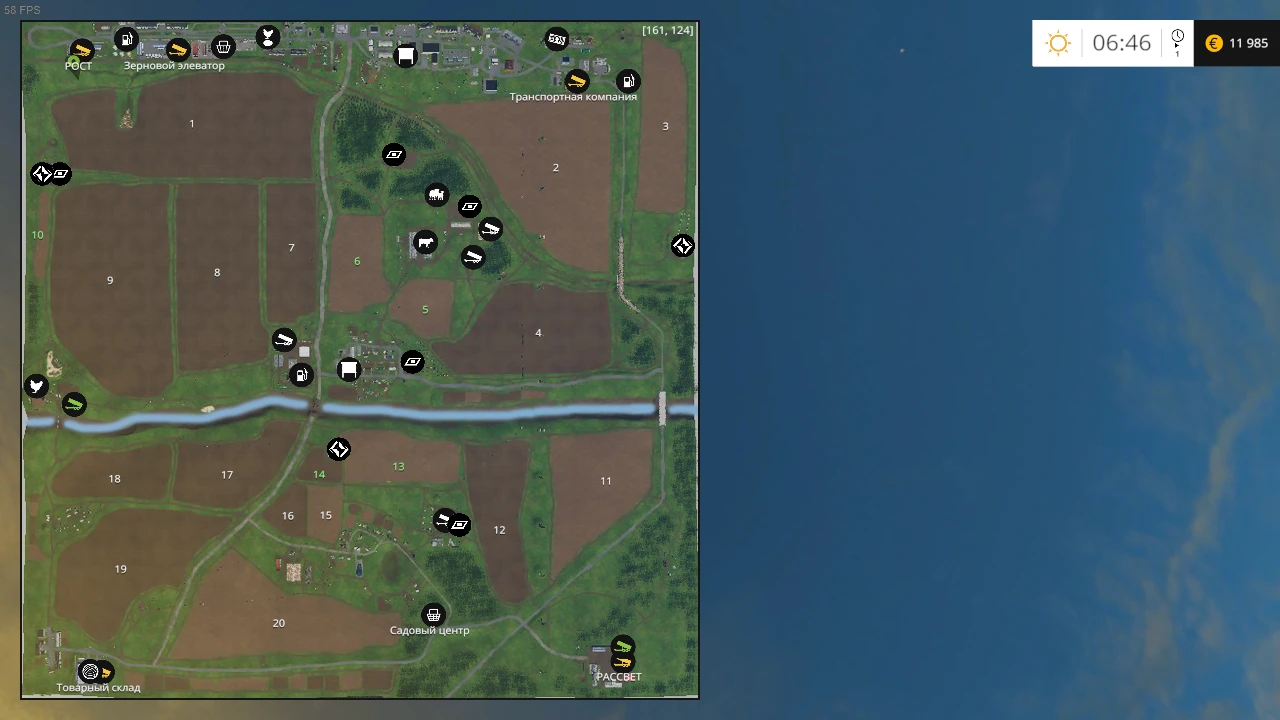Click the truck icon at Транспортная компания
The image size is (1280, 720).
tap(576, 82)
